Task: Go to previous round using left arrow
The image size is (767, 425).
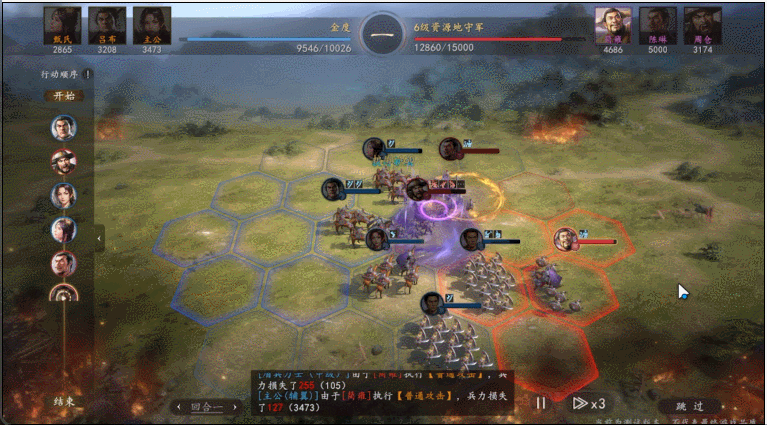Action: coord(178,407)
